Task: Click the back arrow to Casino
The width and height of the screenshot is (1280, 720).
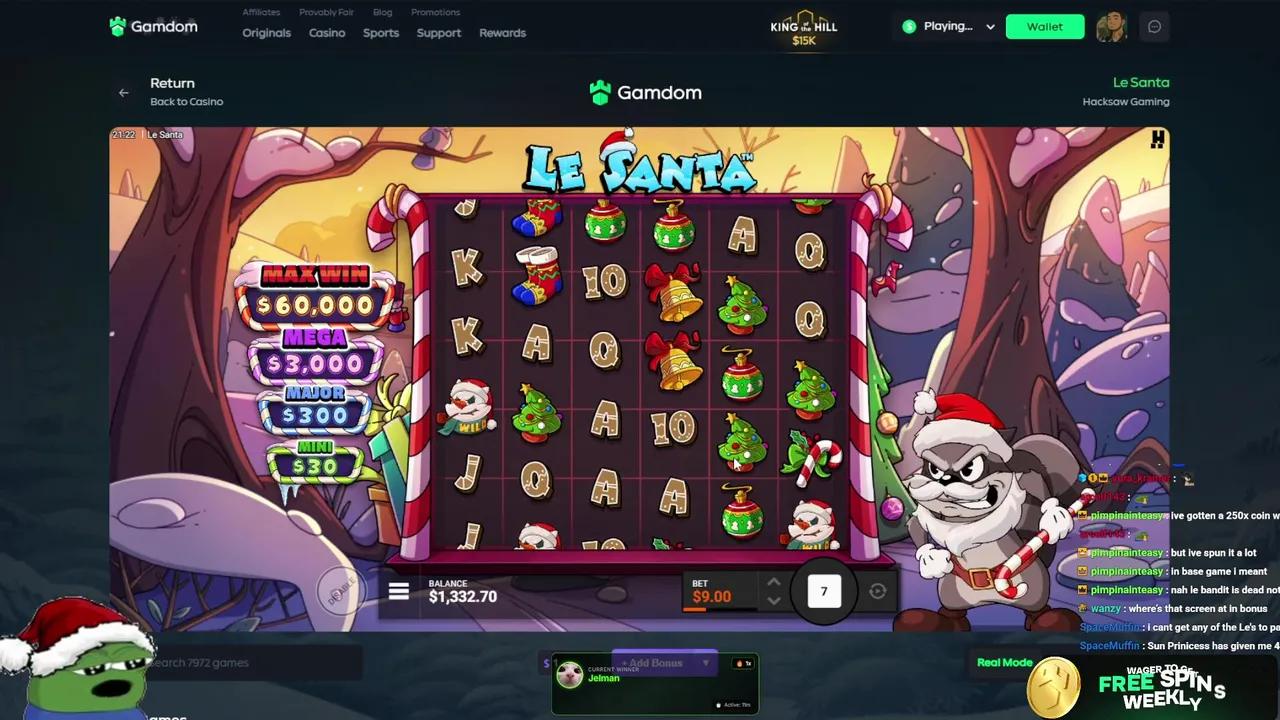Action: 123,92
